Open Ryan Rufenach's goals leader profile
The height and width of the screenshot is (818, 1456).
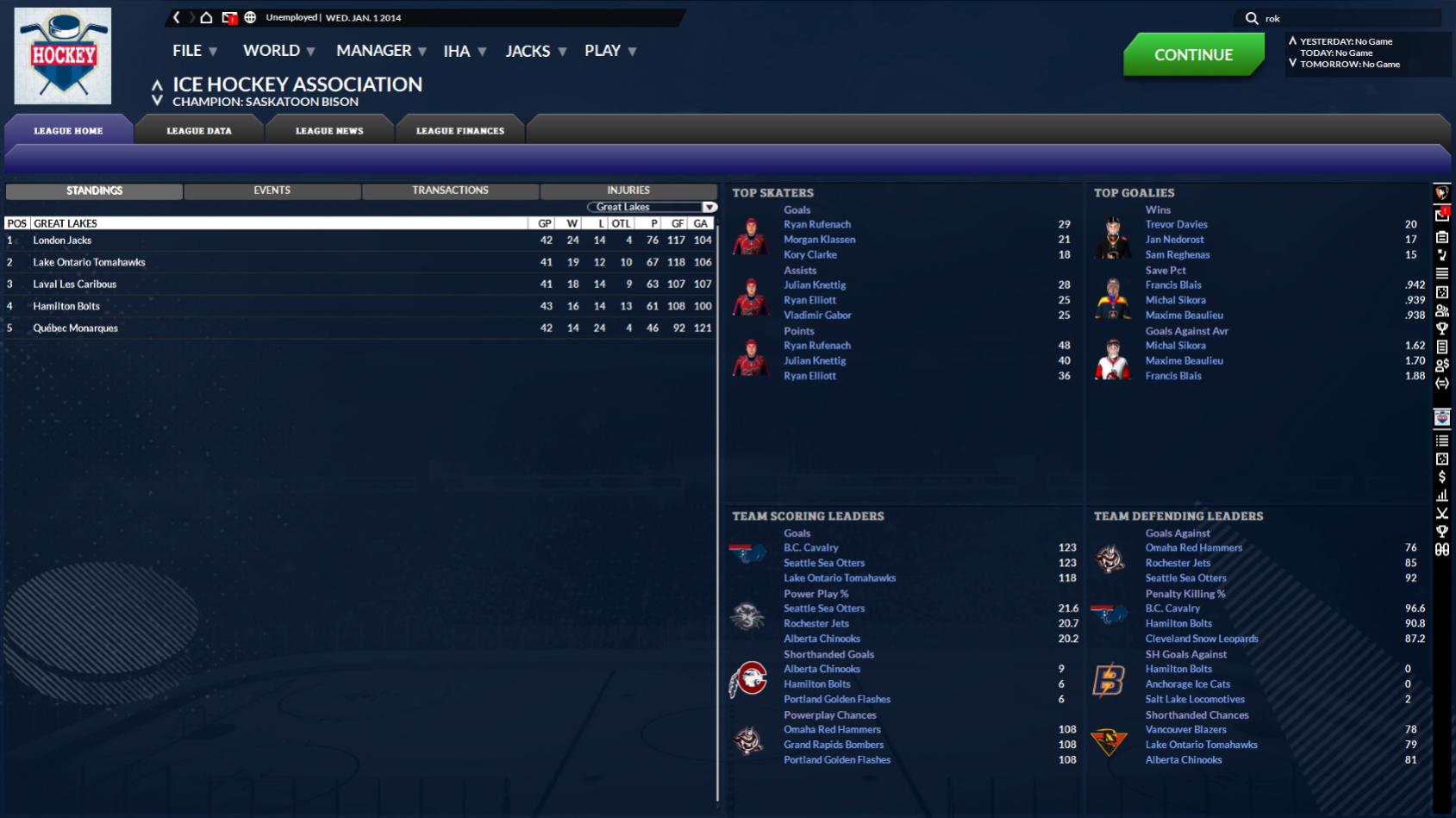pyautogui.click(x=817, y=224)
